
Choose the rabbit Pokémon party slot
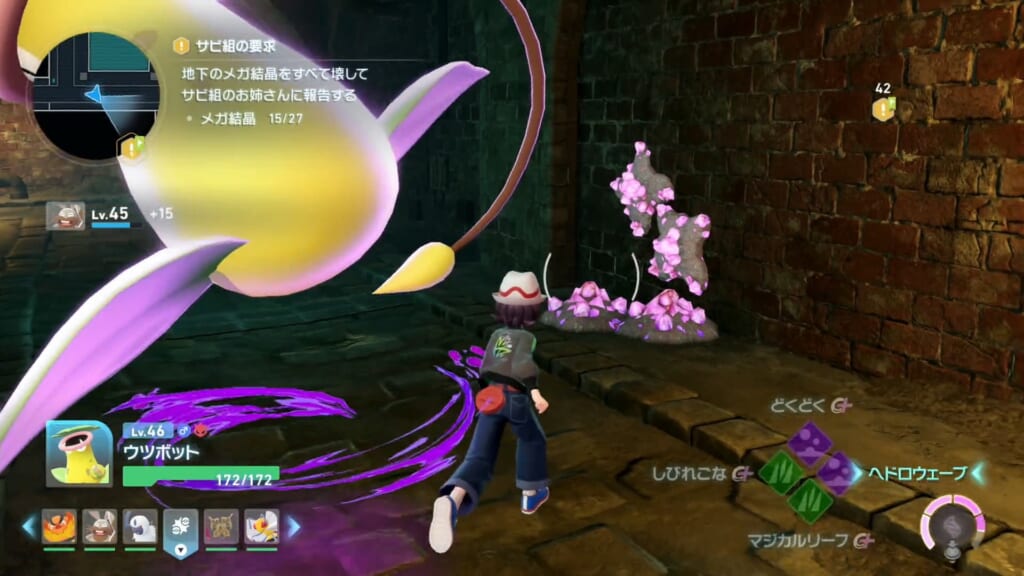point(99,526)
